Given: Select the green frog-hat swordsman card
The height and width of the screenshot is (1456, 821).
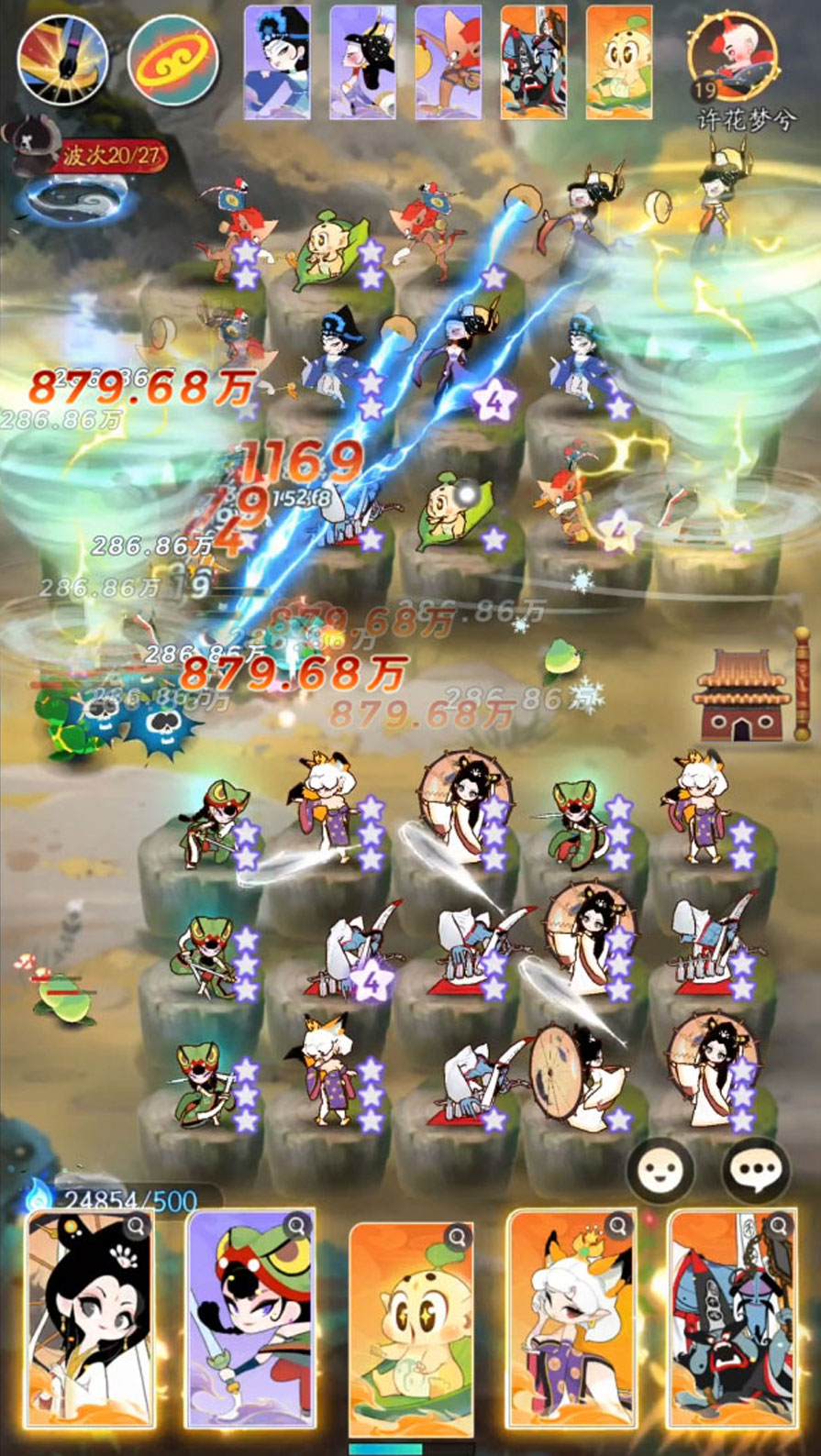Looking at the screenshot, I should [250, 1320].
